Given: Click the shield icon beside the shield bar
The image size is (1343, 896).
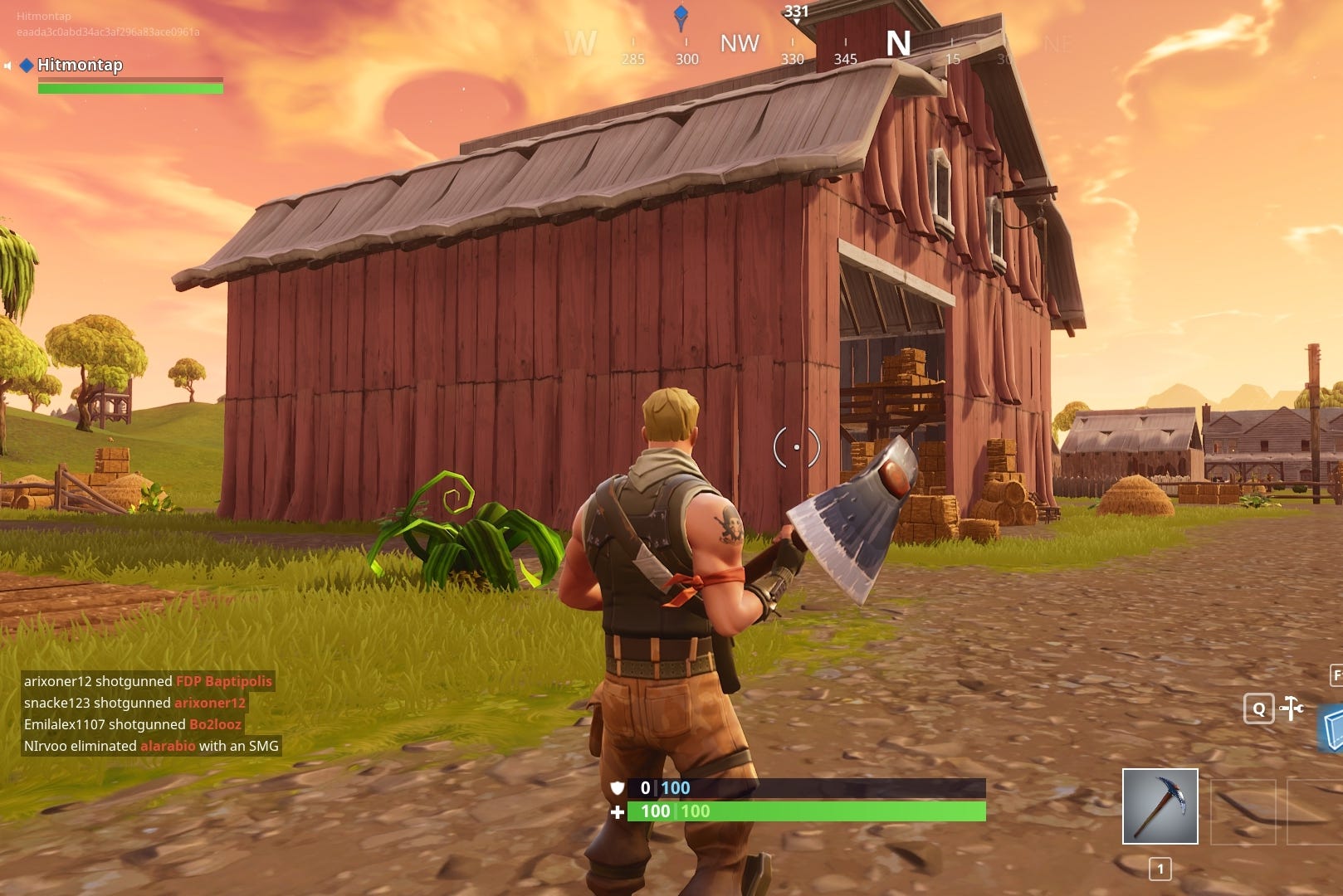Looking at the screenshot, I should [616, 788].
